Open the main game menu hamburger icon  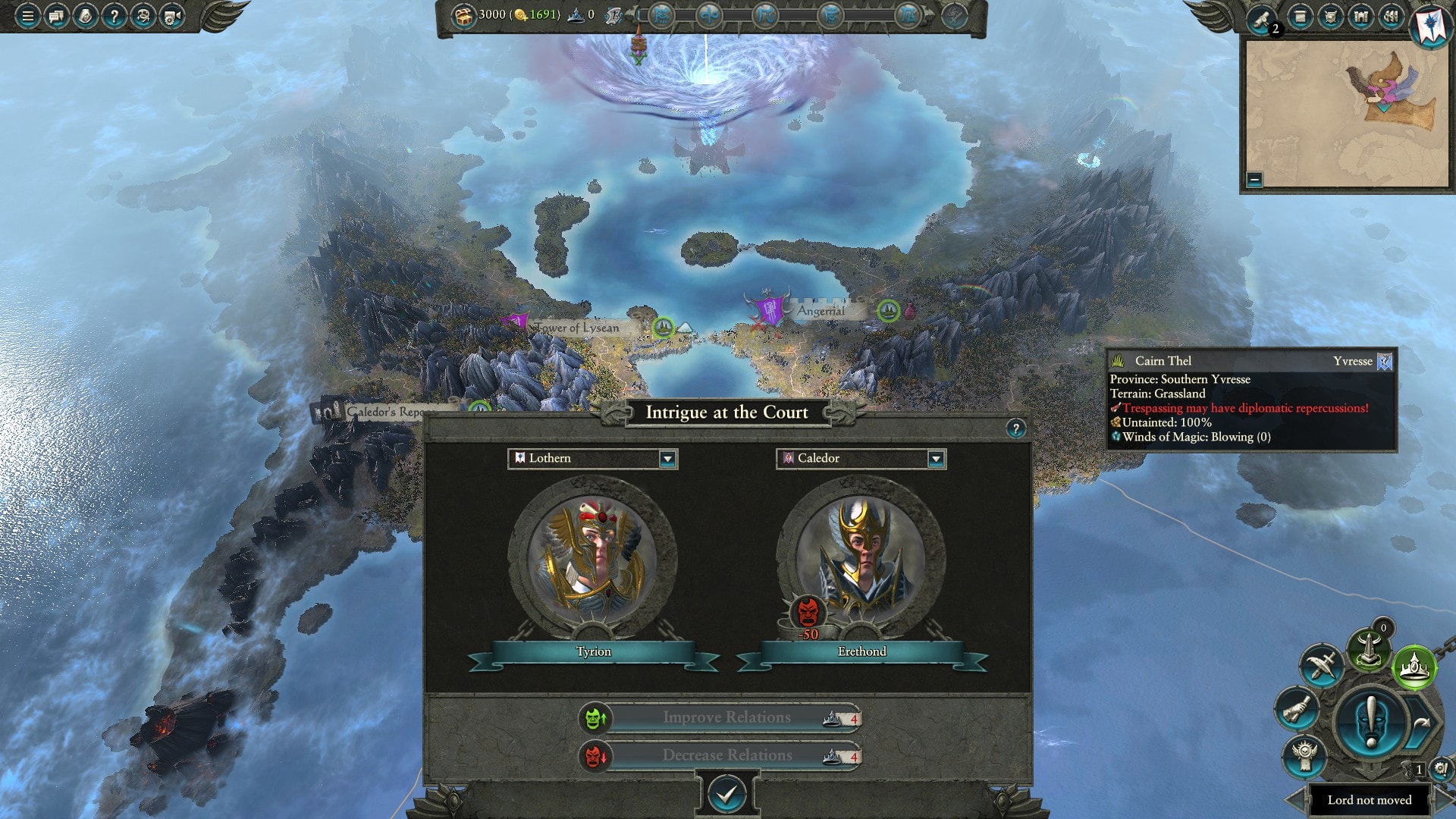(28, 15)
